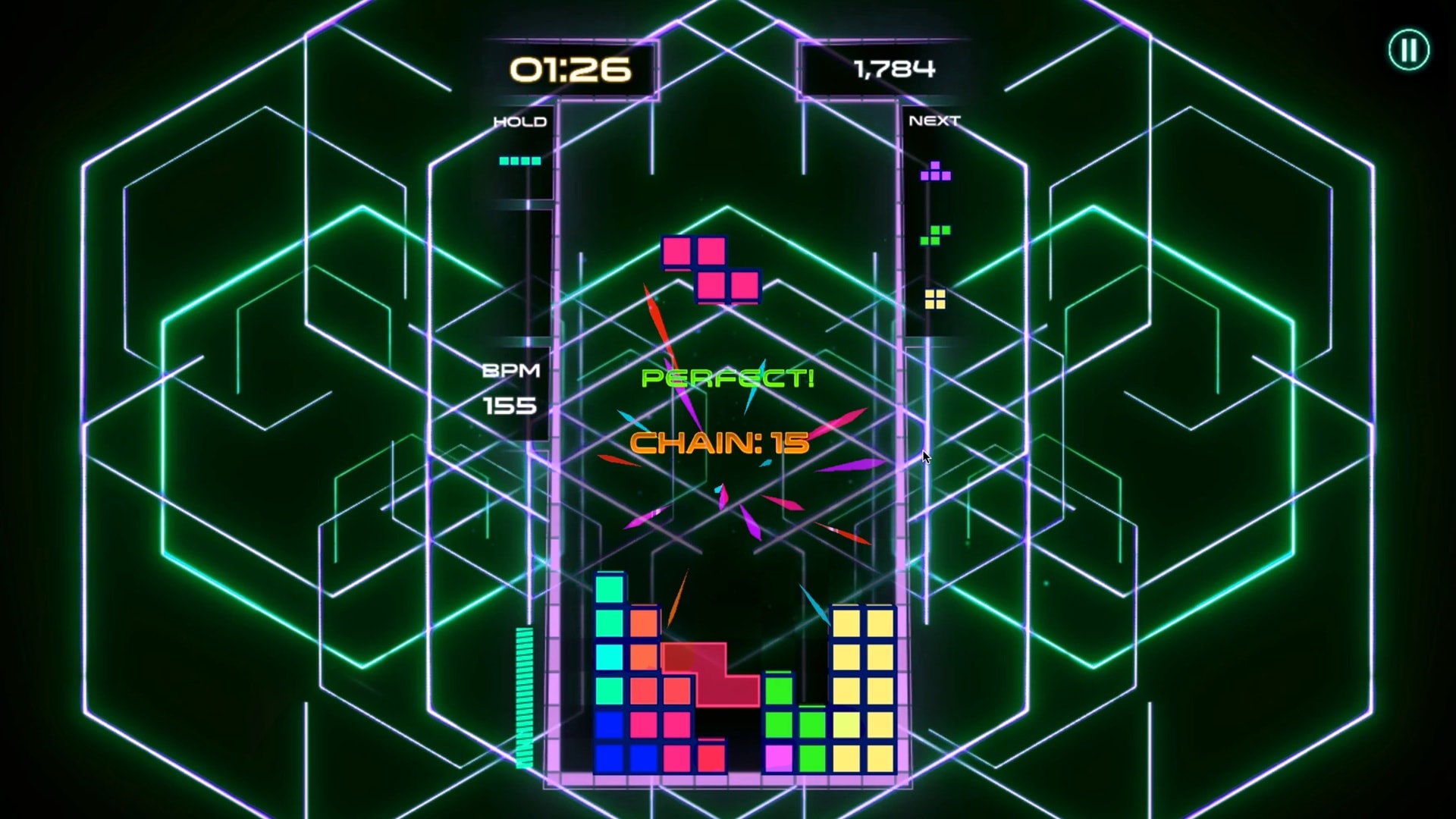The image size is (1456, 819).
Task: Select the HOLD panel label
Action: 520,121
